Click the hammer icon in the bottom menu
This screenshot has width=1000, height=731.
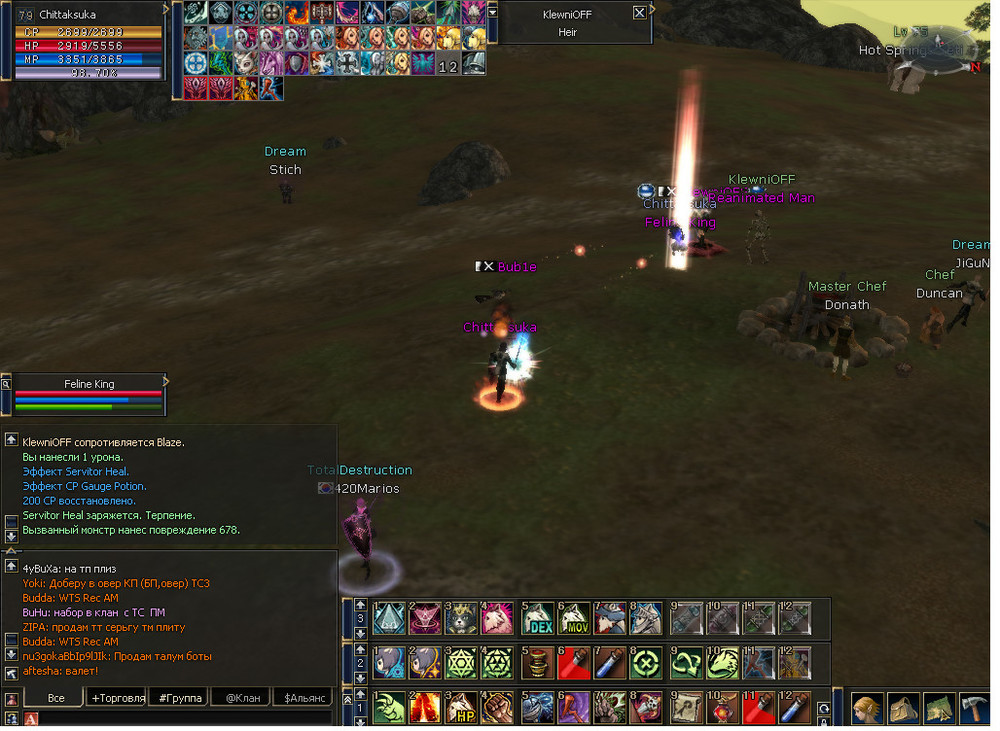[974, 709]
